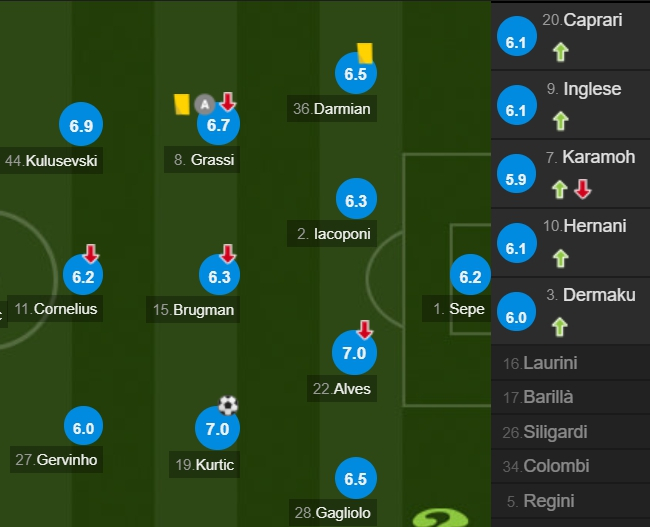Click Gagliolo's rating circle
The height and width of the screenshot is (527, 650).
point(356,479)
